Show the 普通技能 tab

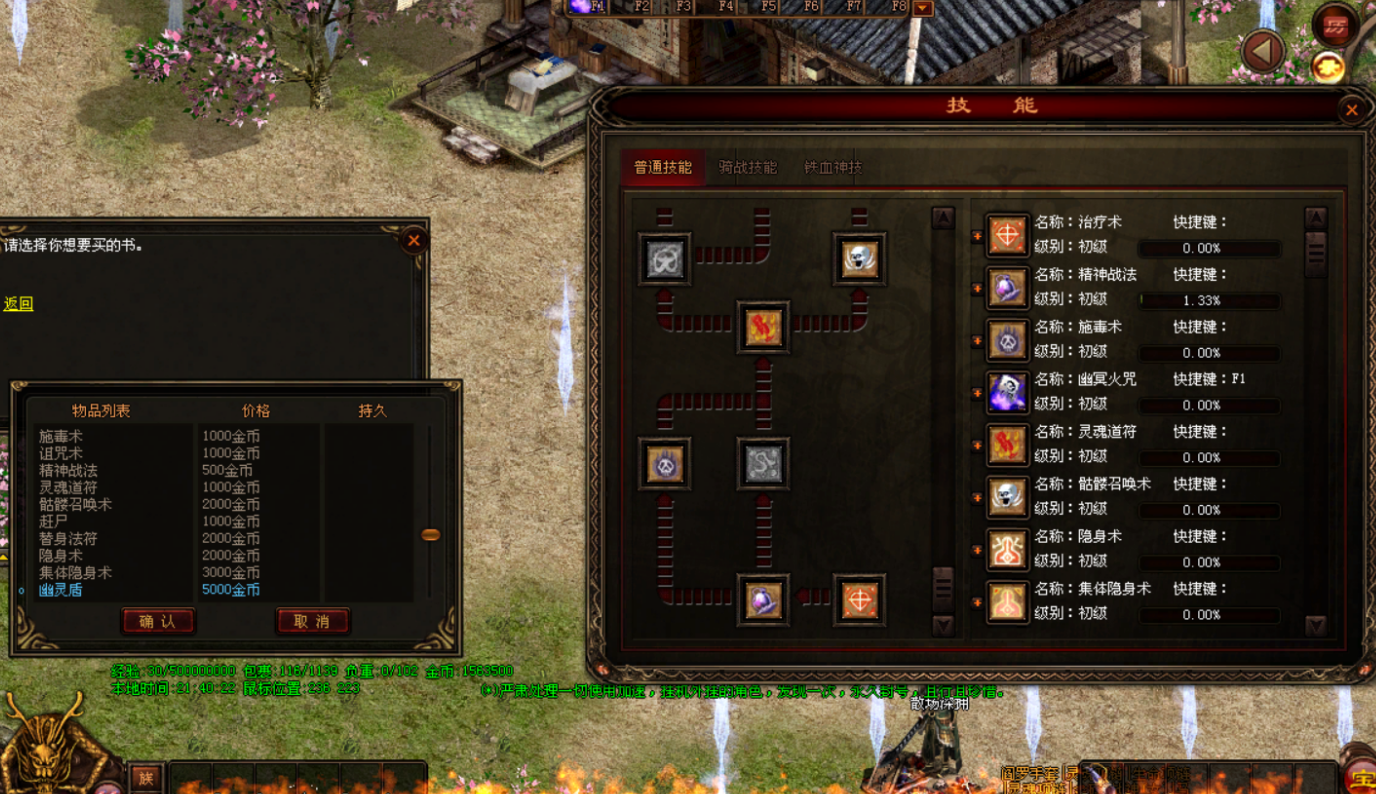(663, 168)
